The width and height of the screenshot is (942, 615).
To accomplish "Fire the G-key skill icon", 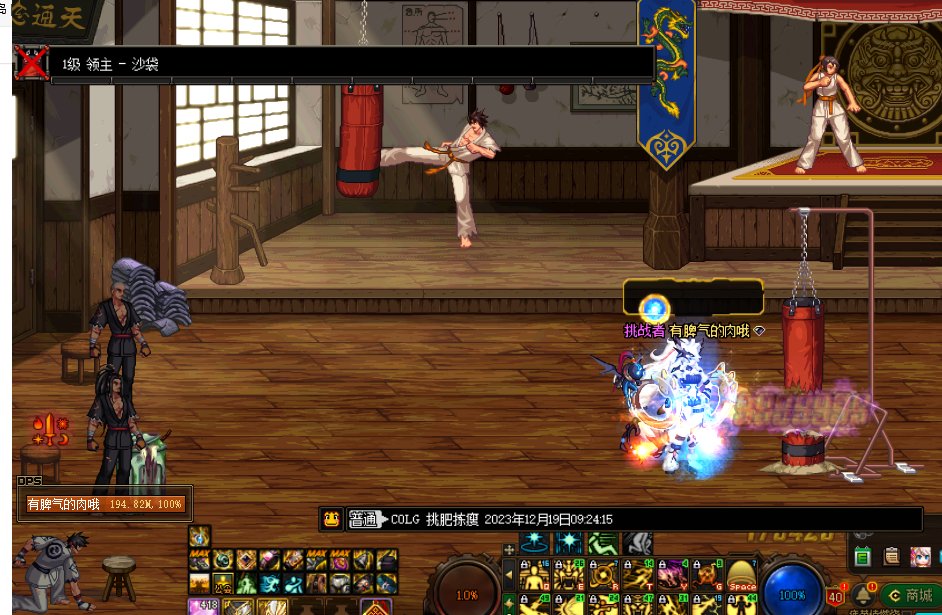I will pos(705,575).
